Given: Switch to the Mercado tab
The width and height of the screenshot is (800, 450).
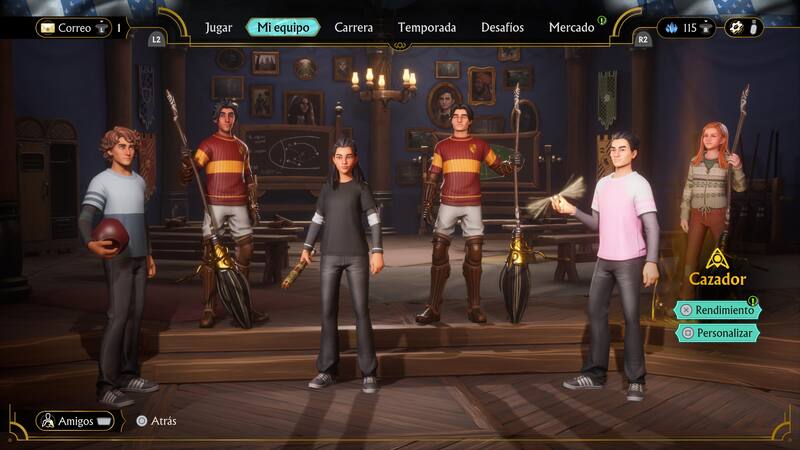Looking at the screenshot, I should coord(571,28).
